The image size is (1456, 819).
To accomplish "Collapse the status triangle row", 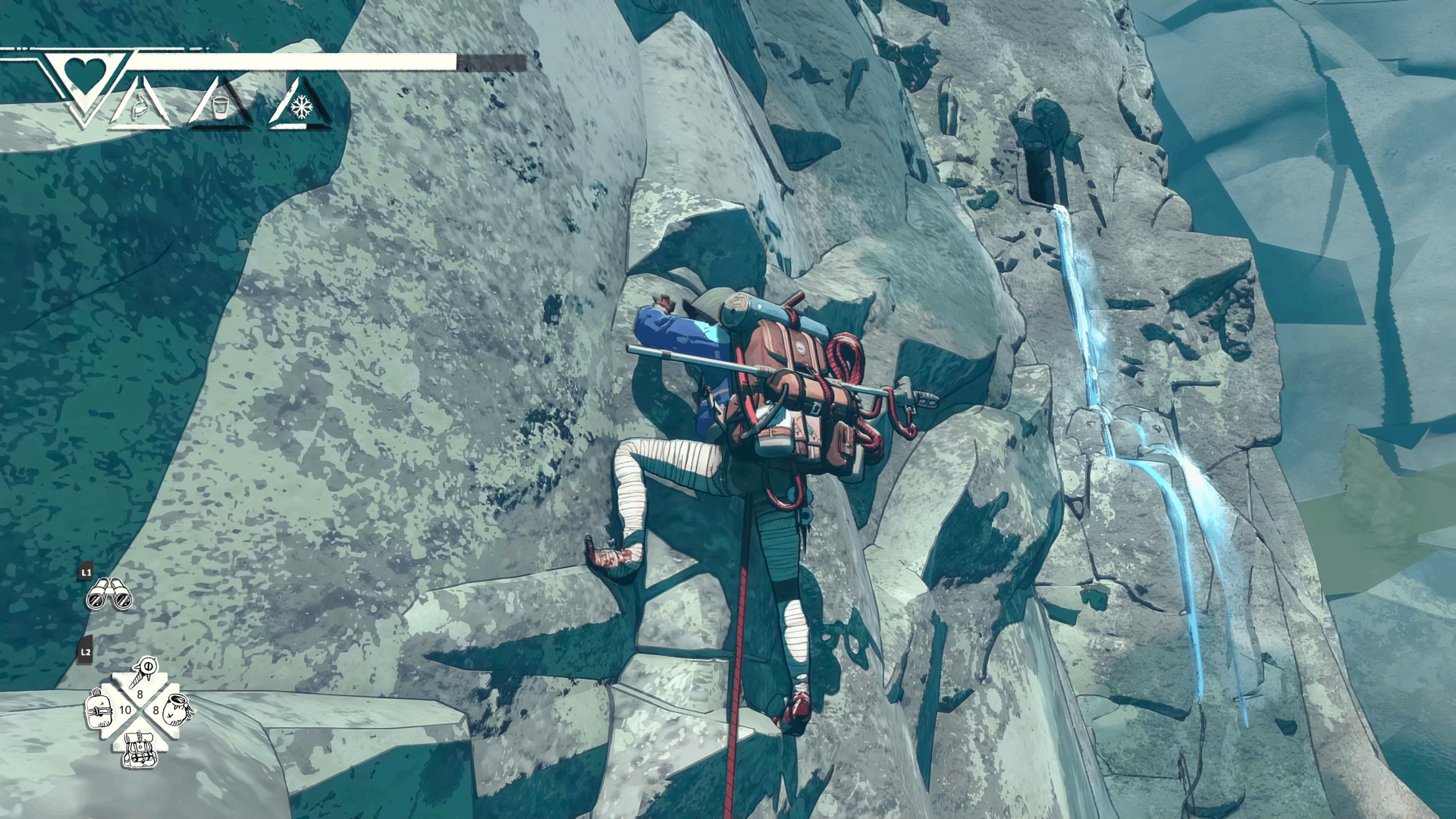I will coord(220,108).
